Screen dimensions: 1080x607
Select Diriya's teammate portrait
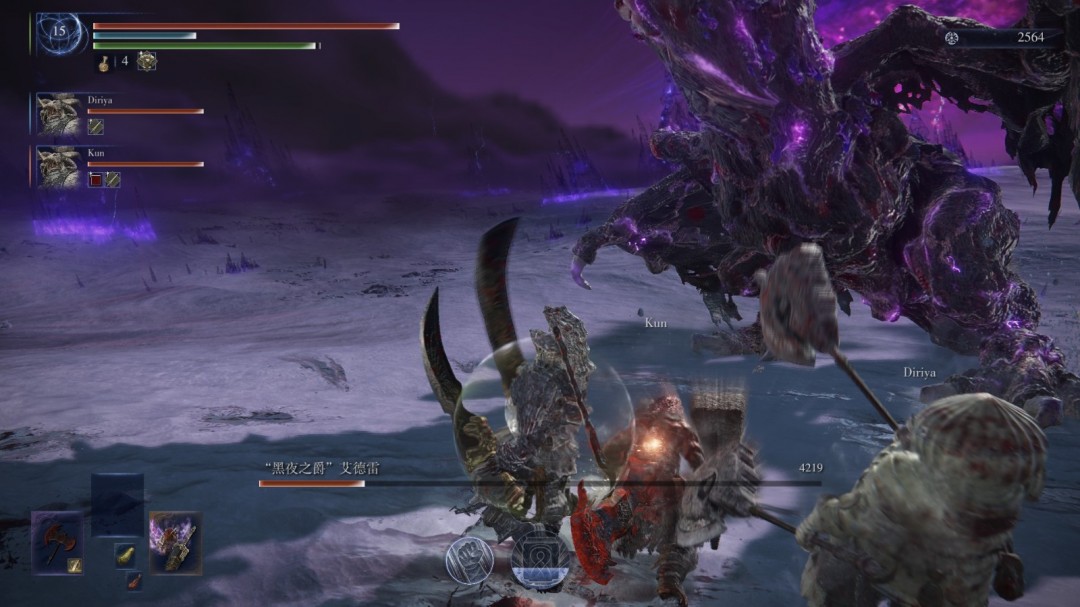[x=59, y=114]
